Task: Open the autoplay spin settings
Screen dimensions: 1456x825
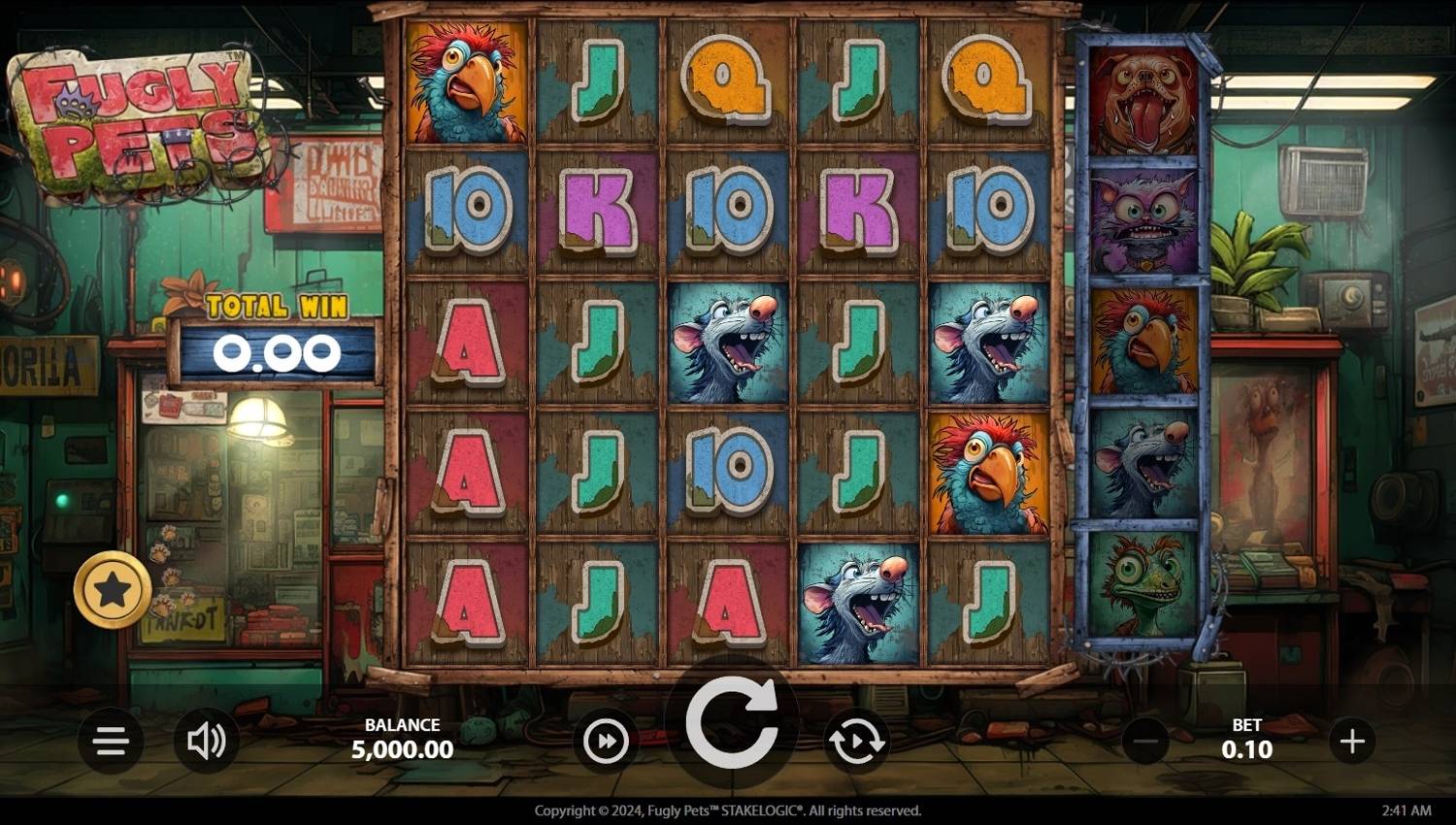Action: [x=856, y=742]
